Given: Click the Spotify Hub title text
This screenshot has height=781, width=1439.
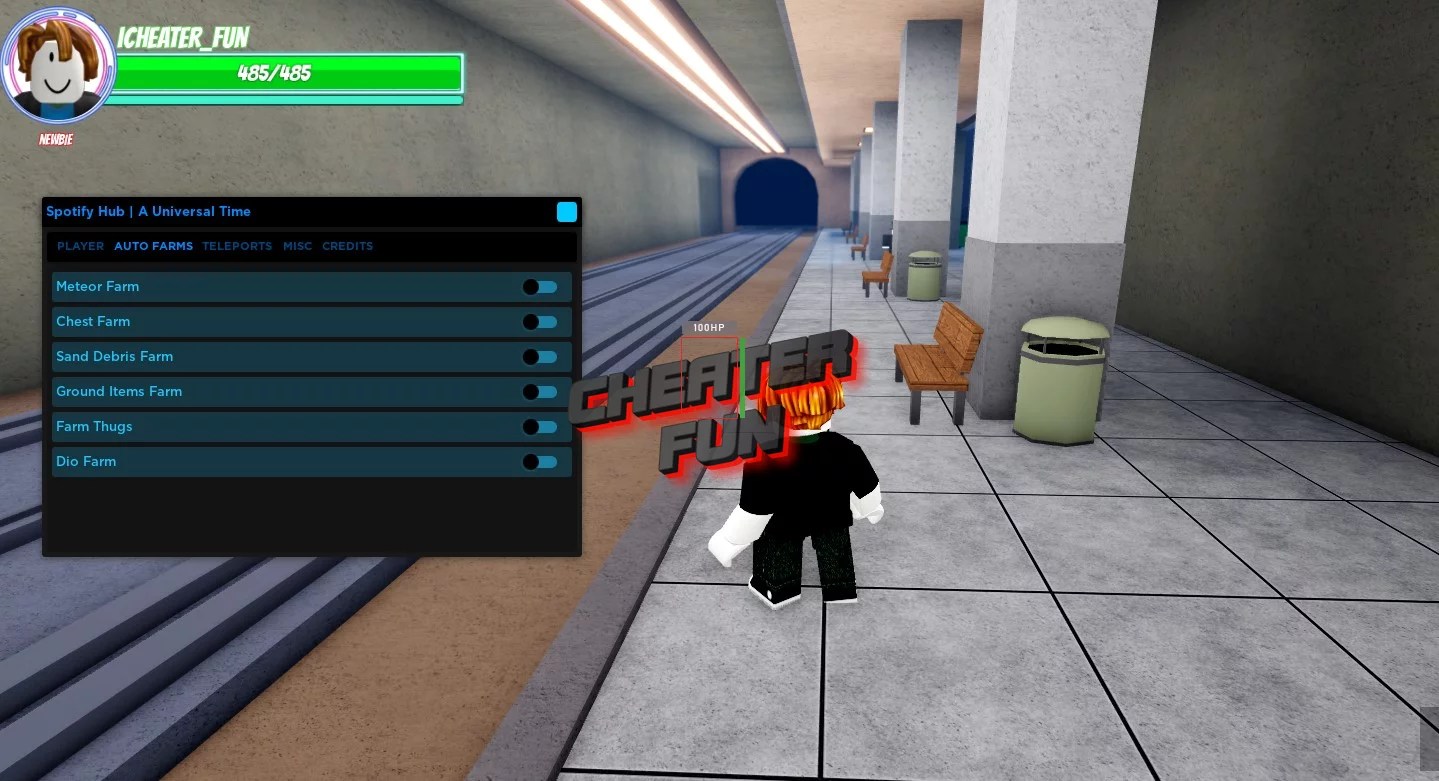Looking at the screenshot, I should coord(148,211).
